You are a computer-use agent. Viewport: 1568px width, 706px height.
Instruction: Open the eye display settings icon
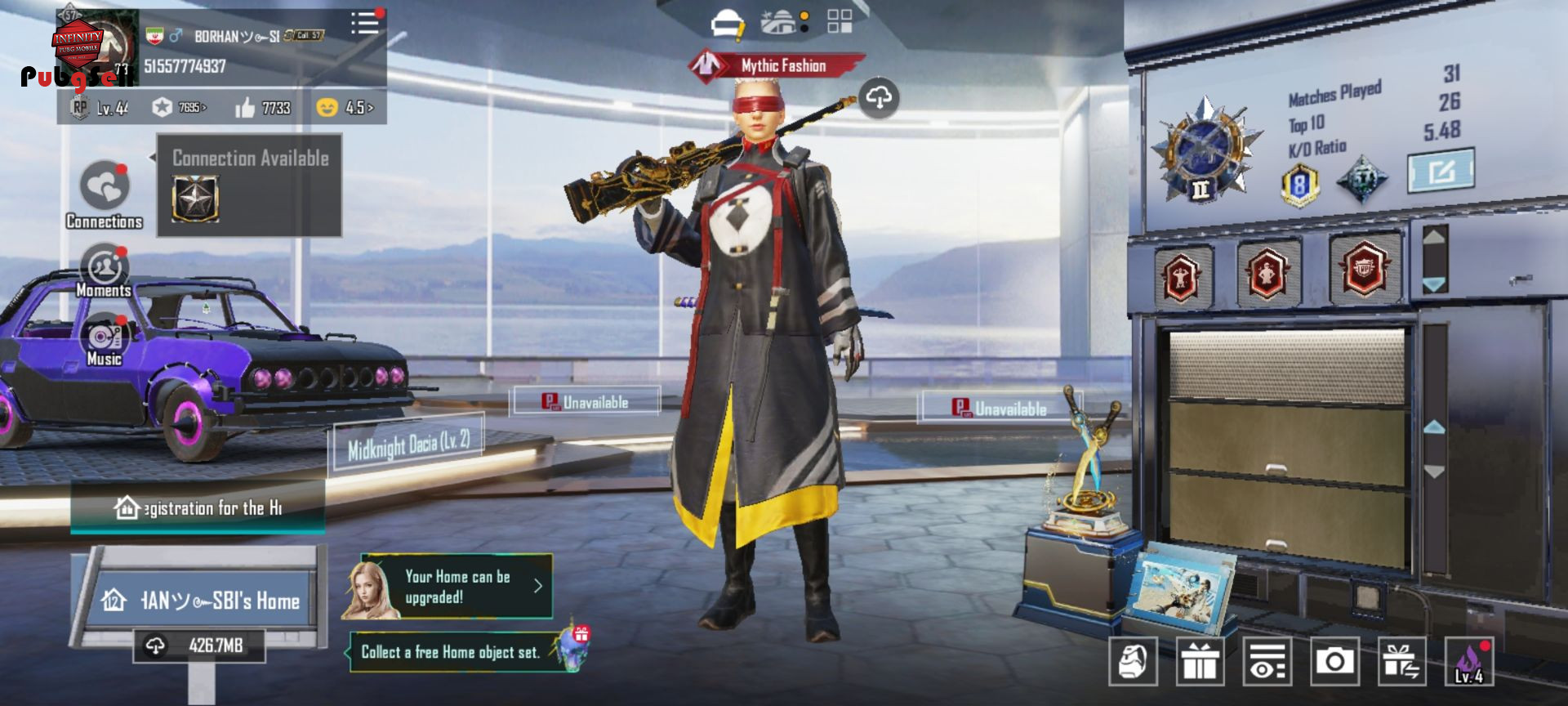[x=1267, y=660]
